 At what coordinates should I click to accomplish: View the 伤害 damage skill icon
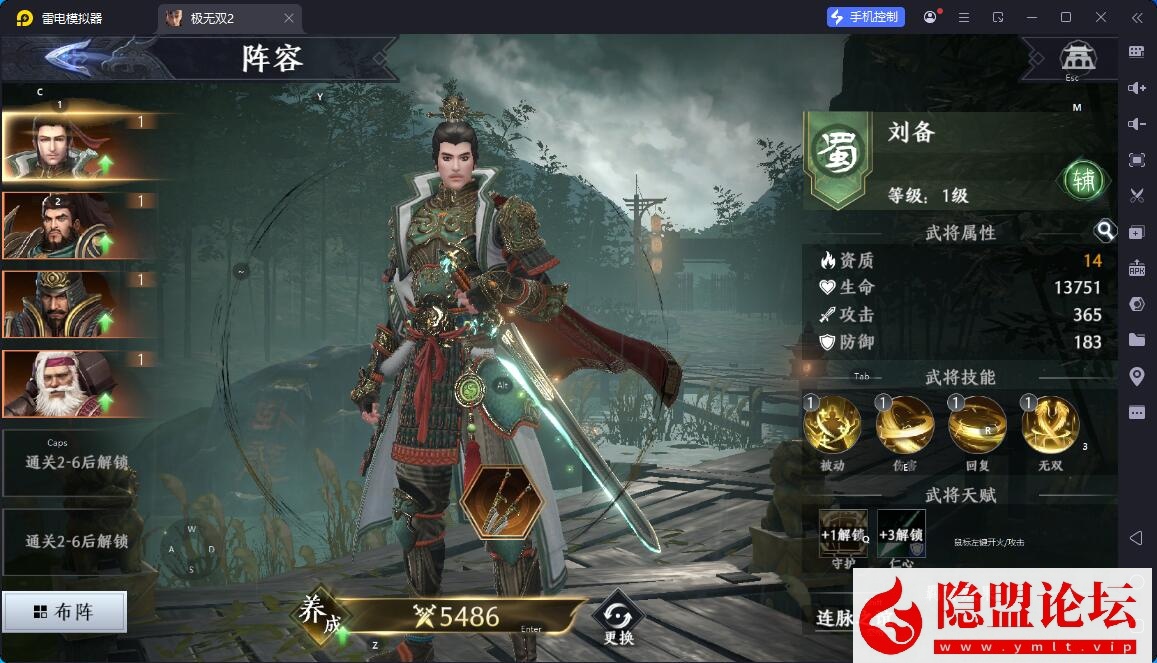905,425
